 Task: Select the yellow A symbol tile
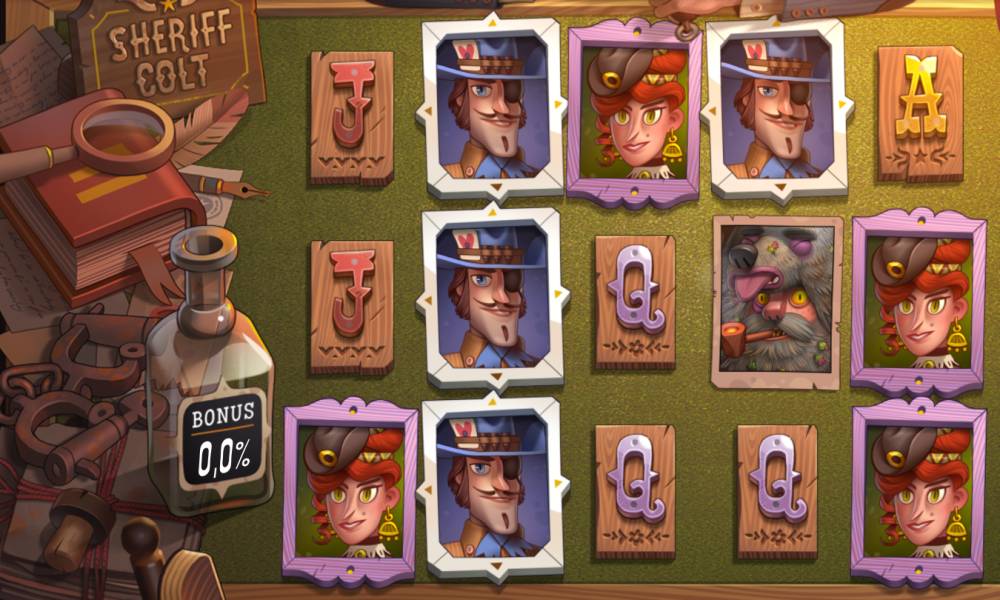point(920,113)
